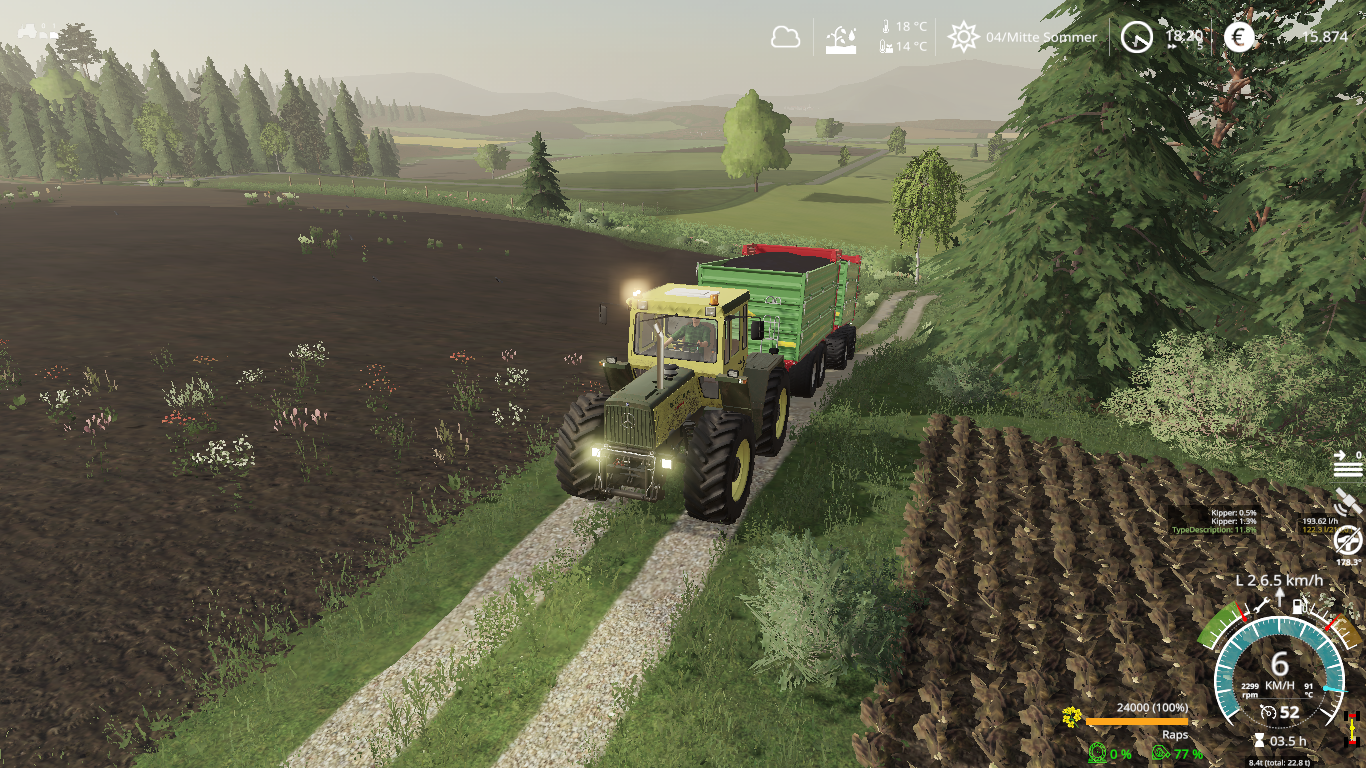This screenshot has width=1366, height=768.
Task: Select the cruise control speed icon
Action: pyautogui.click(x=1269, y=712)
